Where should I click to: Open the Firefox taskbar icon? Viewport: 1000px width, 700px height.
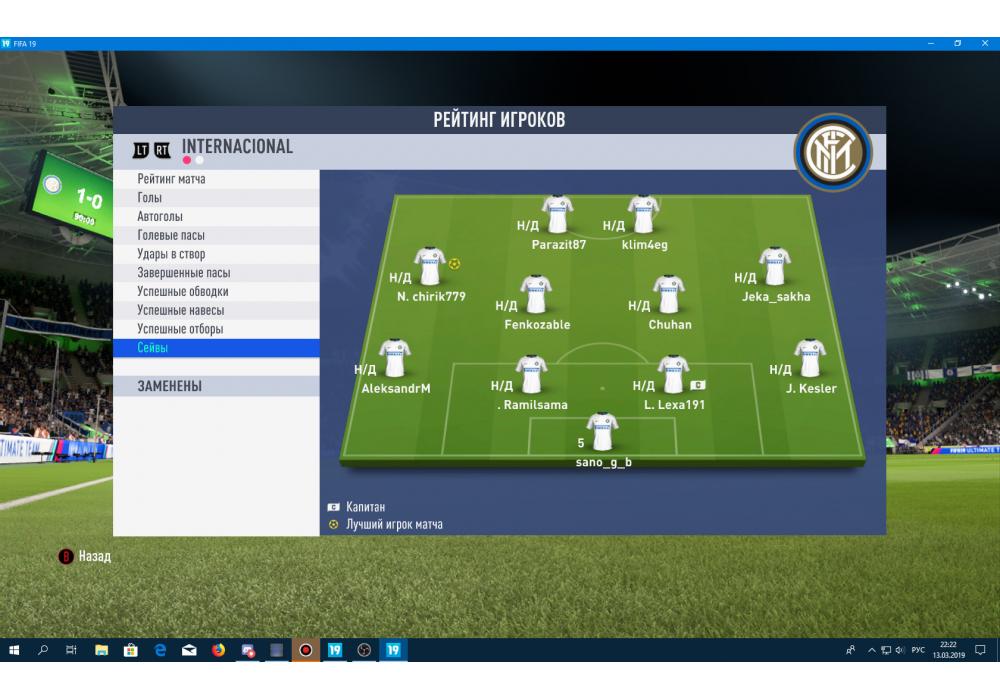[218, 651]
